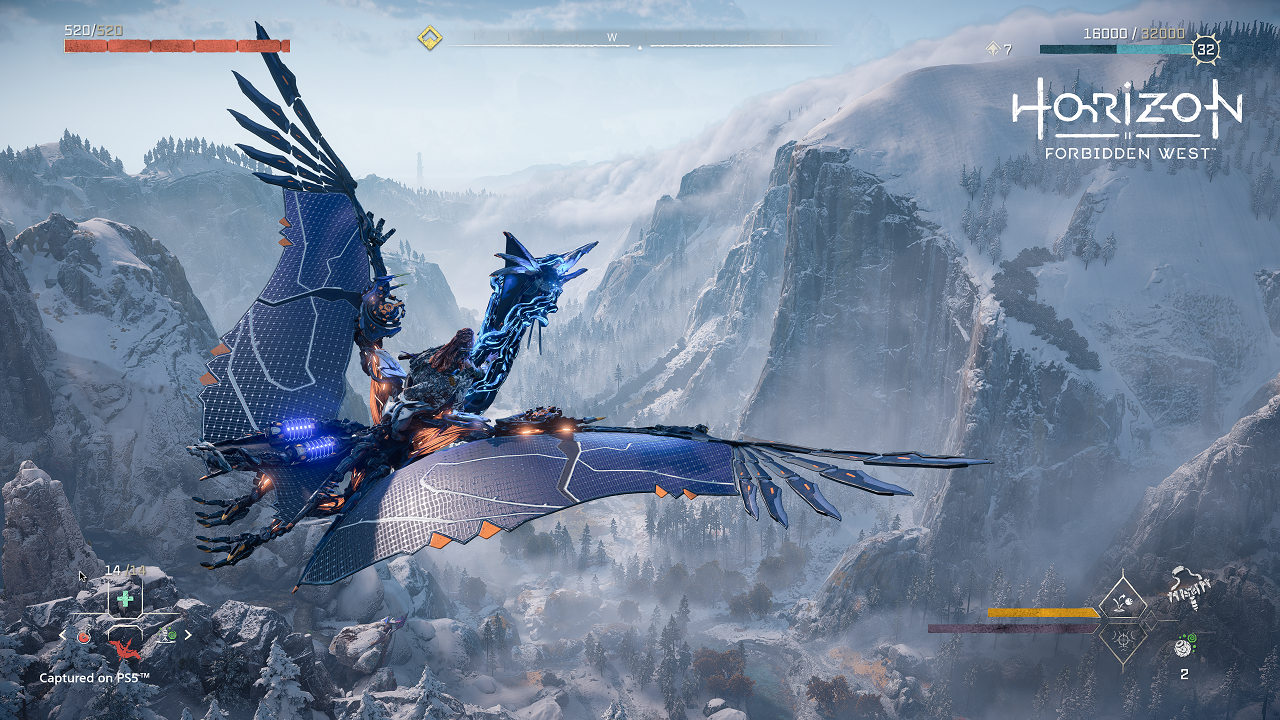Click the red flying mount call icon
The image size is (1280, 720).
125,650
